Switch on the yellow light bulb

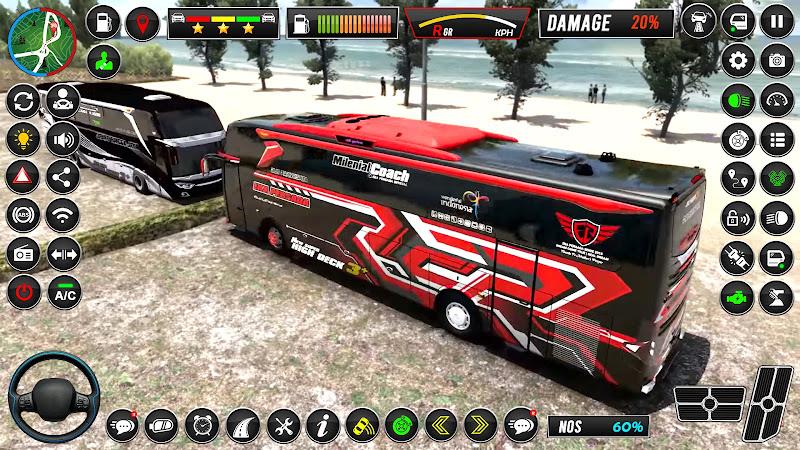(22, 138)
